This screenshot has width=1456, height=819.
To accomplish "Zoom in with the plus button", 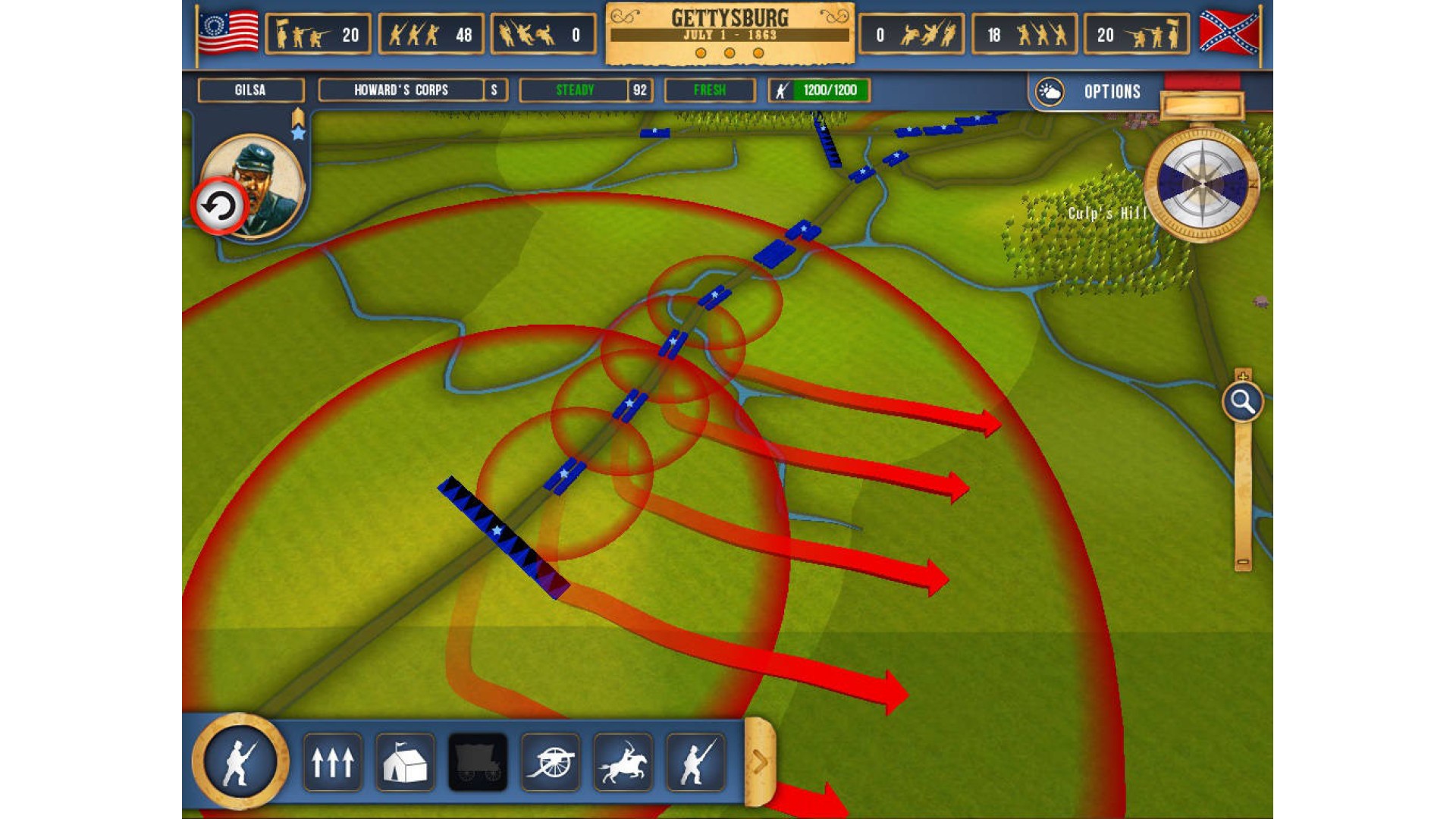I will [1242, 375].
